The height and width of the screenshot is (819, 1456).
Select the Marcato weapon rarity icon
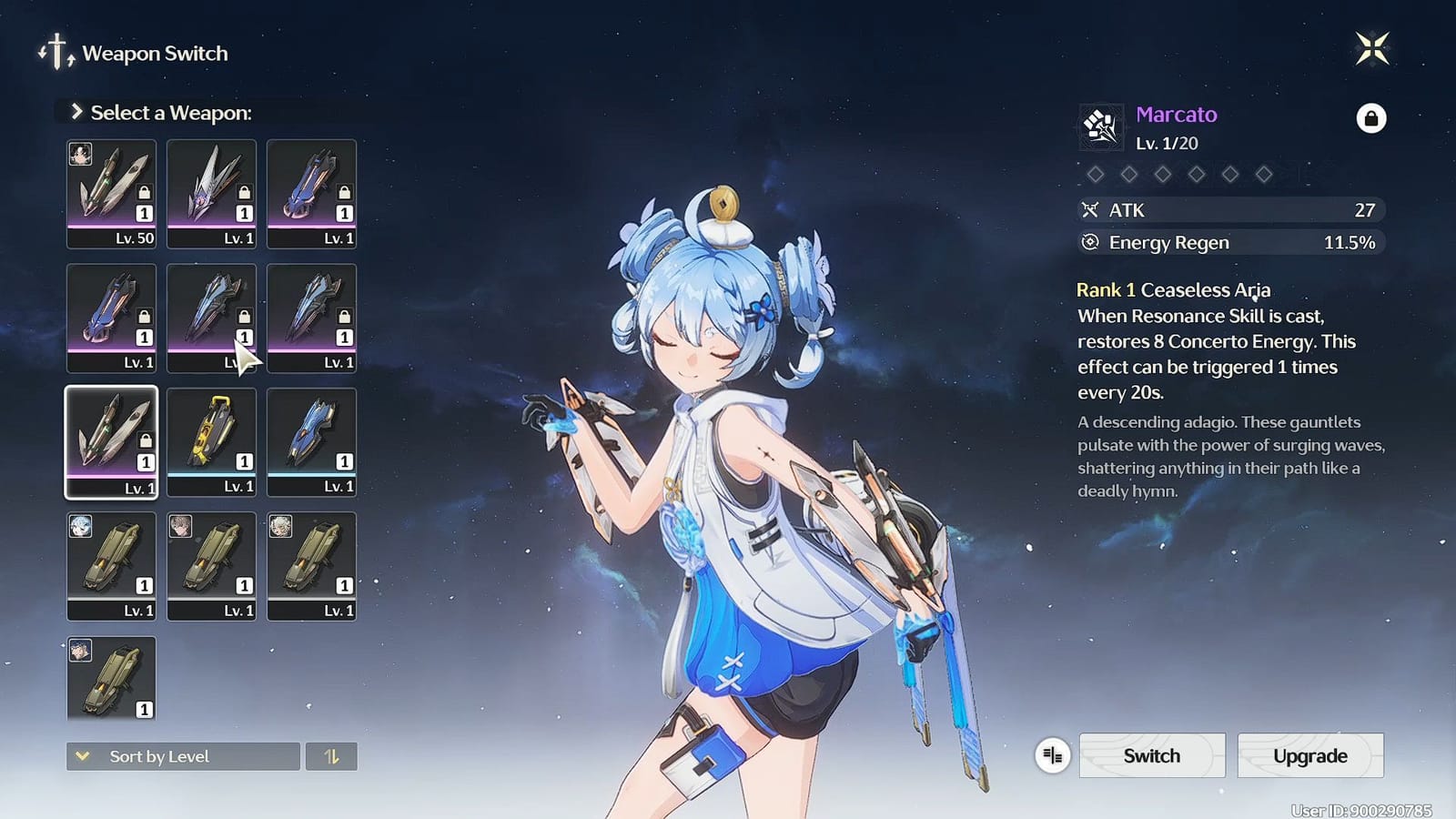coord(1100,126)
